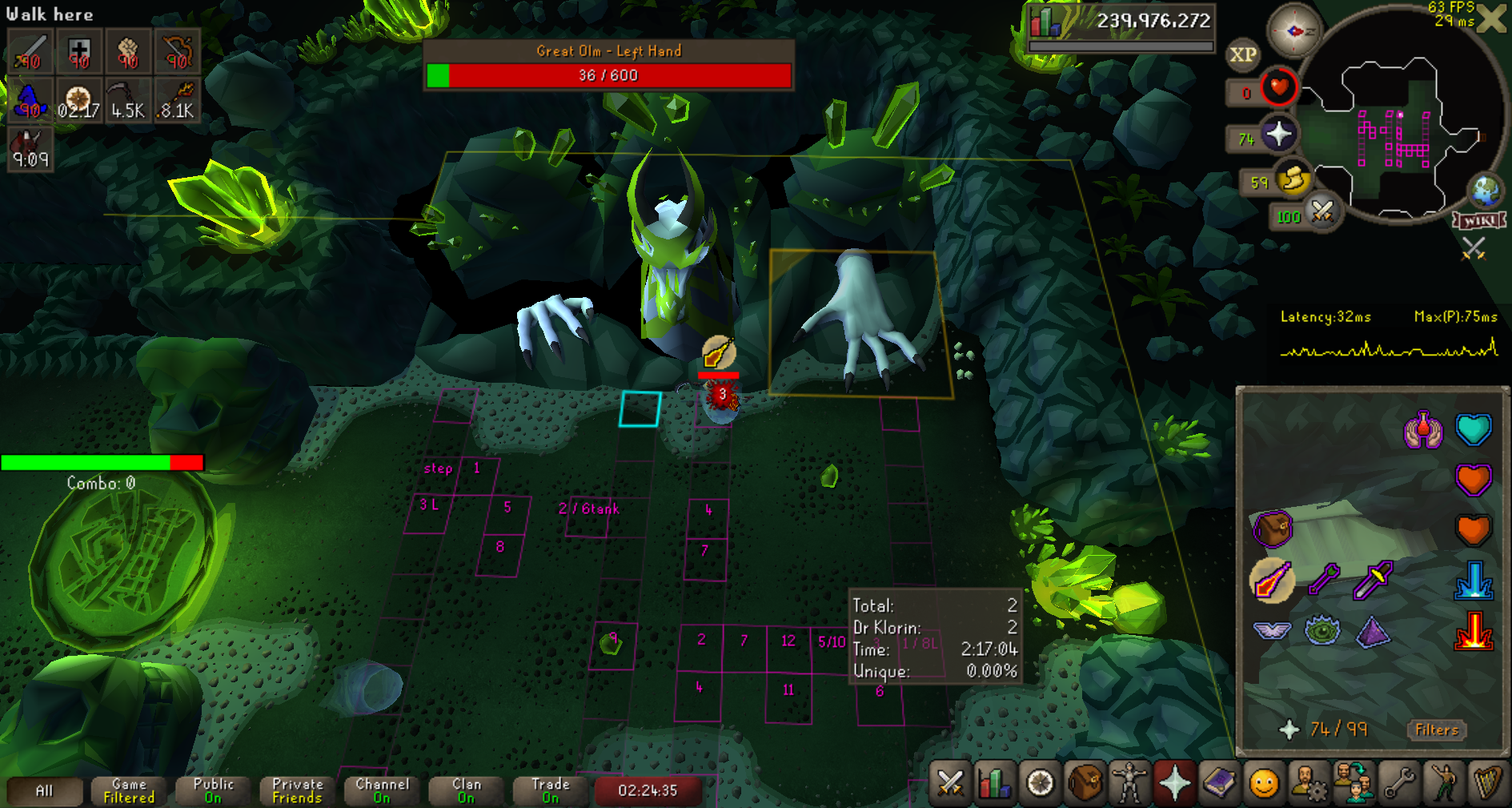Click the X button in the corner

(1492, 18)
